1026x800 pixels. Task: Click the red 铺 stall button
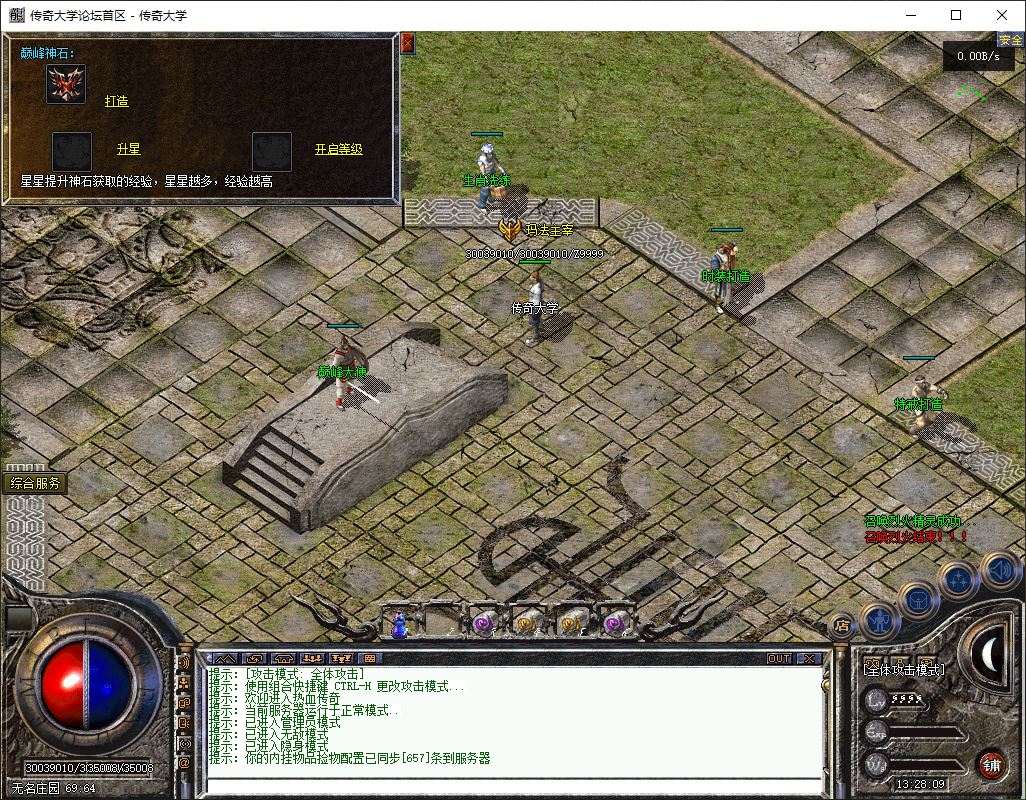point(991,764)
